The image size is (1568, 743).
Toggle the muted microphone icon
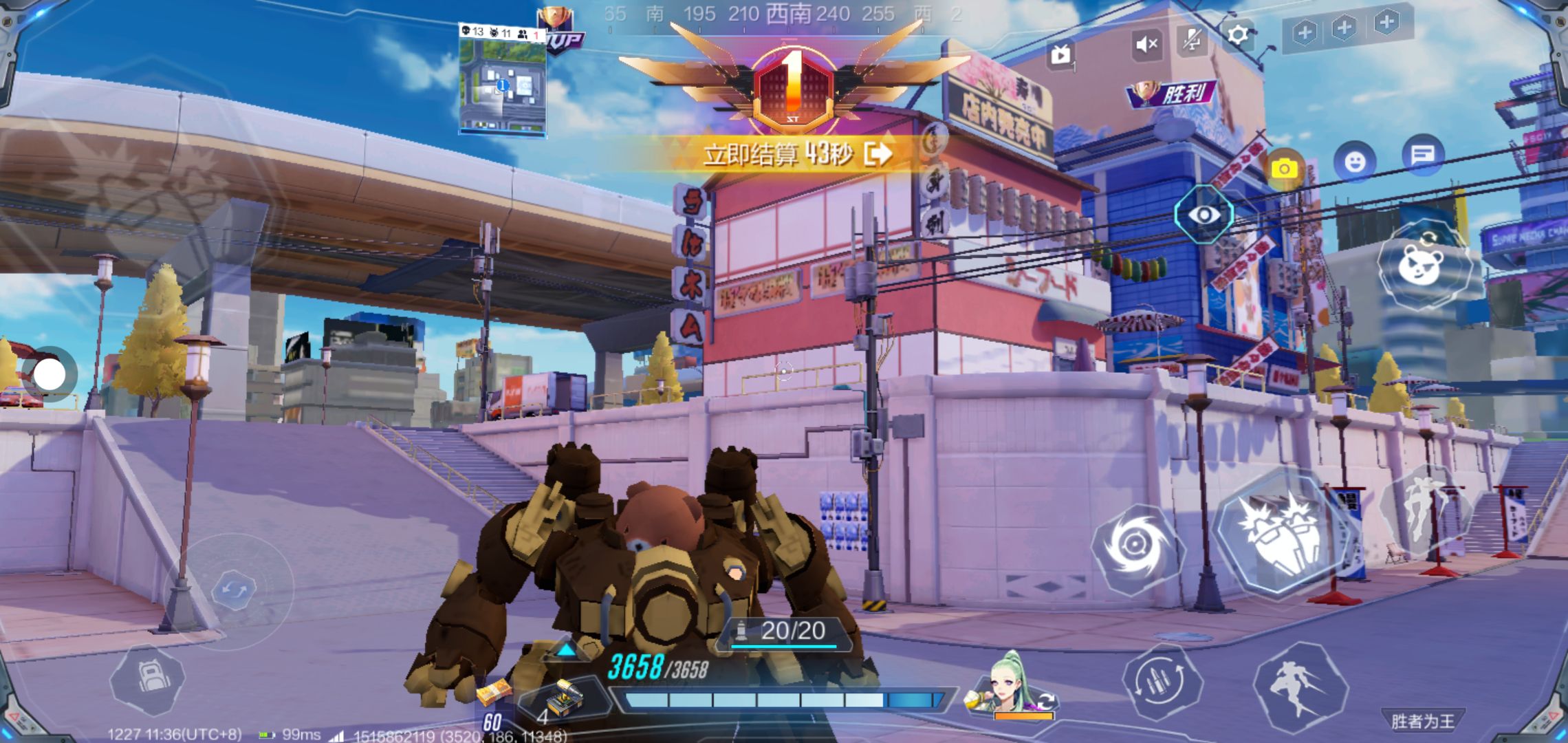1192,40
